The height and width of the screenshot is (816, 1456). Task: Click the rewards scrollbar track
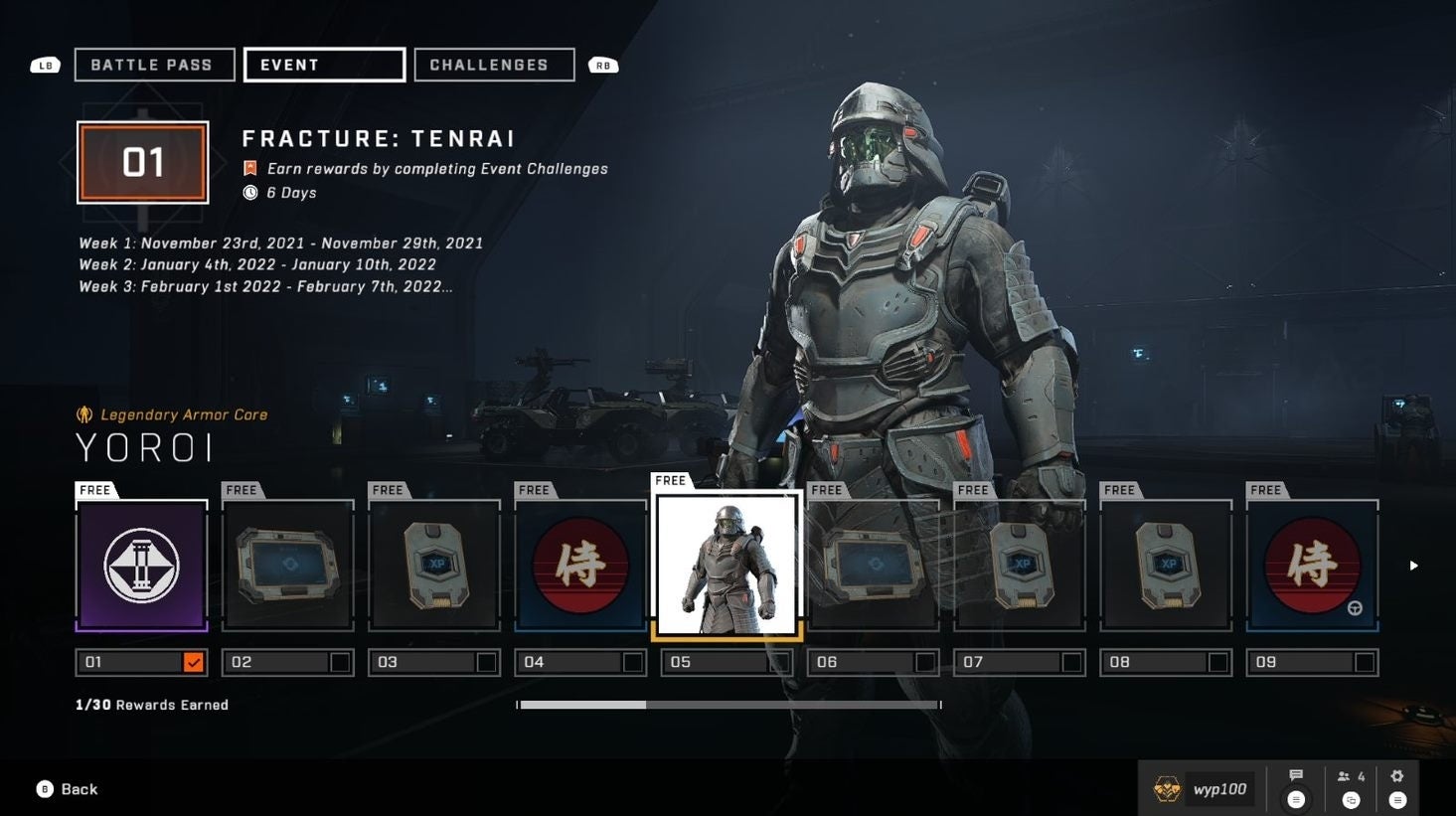(795, 705)
